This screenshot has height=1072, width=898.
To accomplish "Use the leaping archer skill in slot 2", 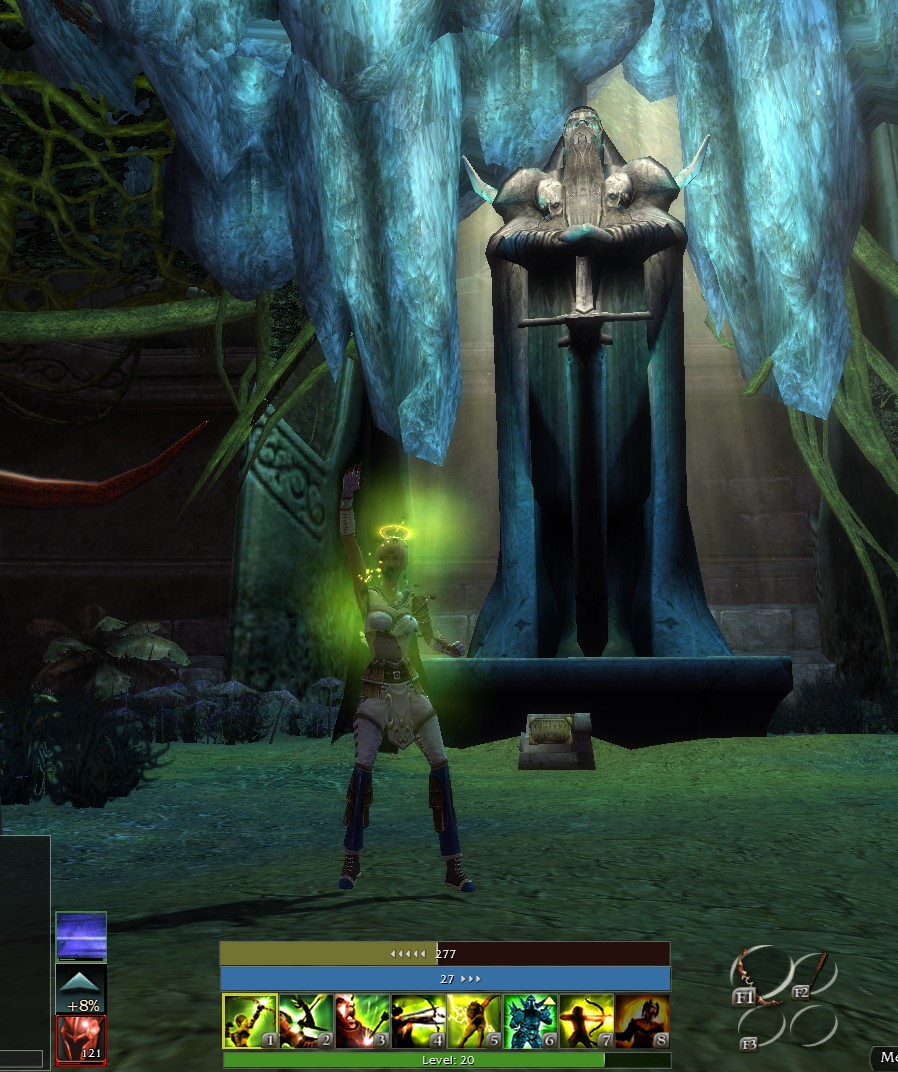I will point(306,1021).
